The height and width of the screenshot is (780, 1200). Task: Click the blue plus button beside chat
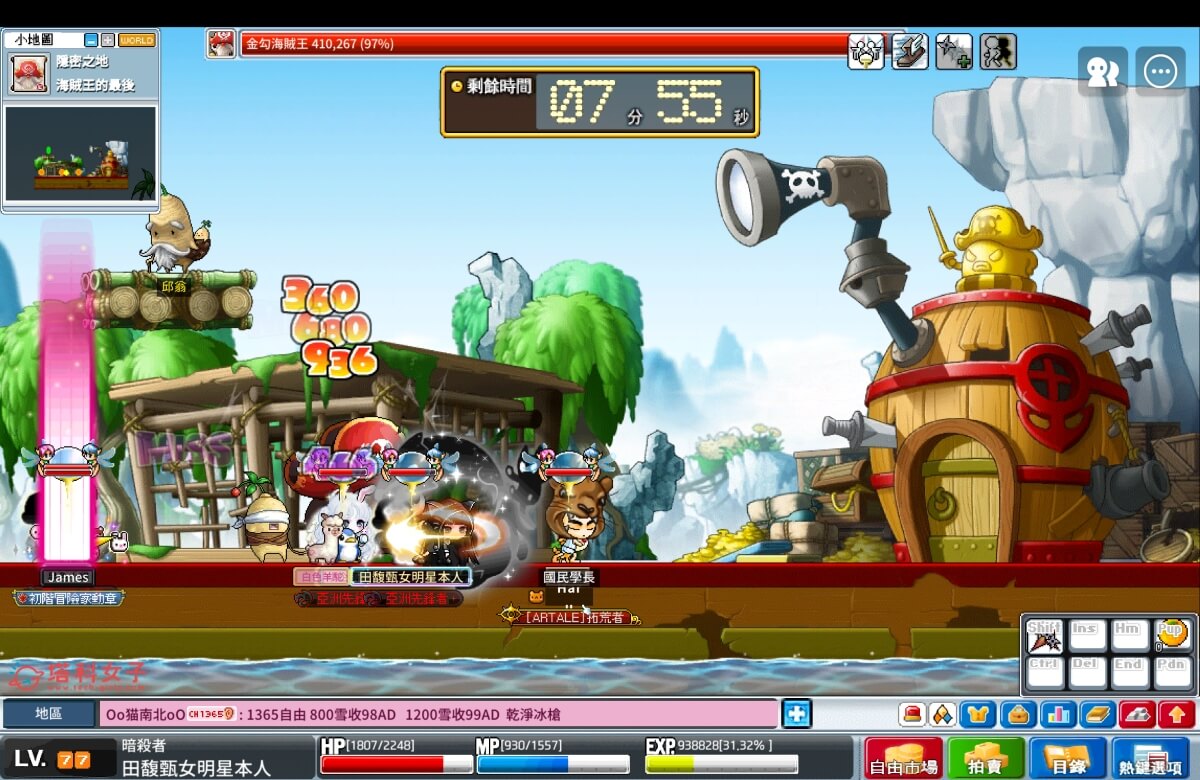click(796, 714)
